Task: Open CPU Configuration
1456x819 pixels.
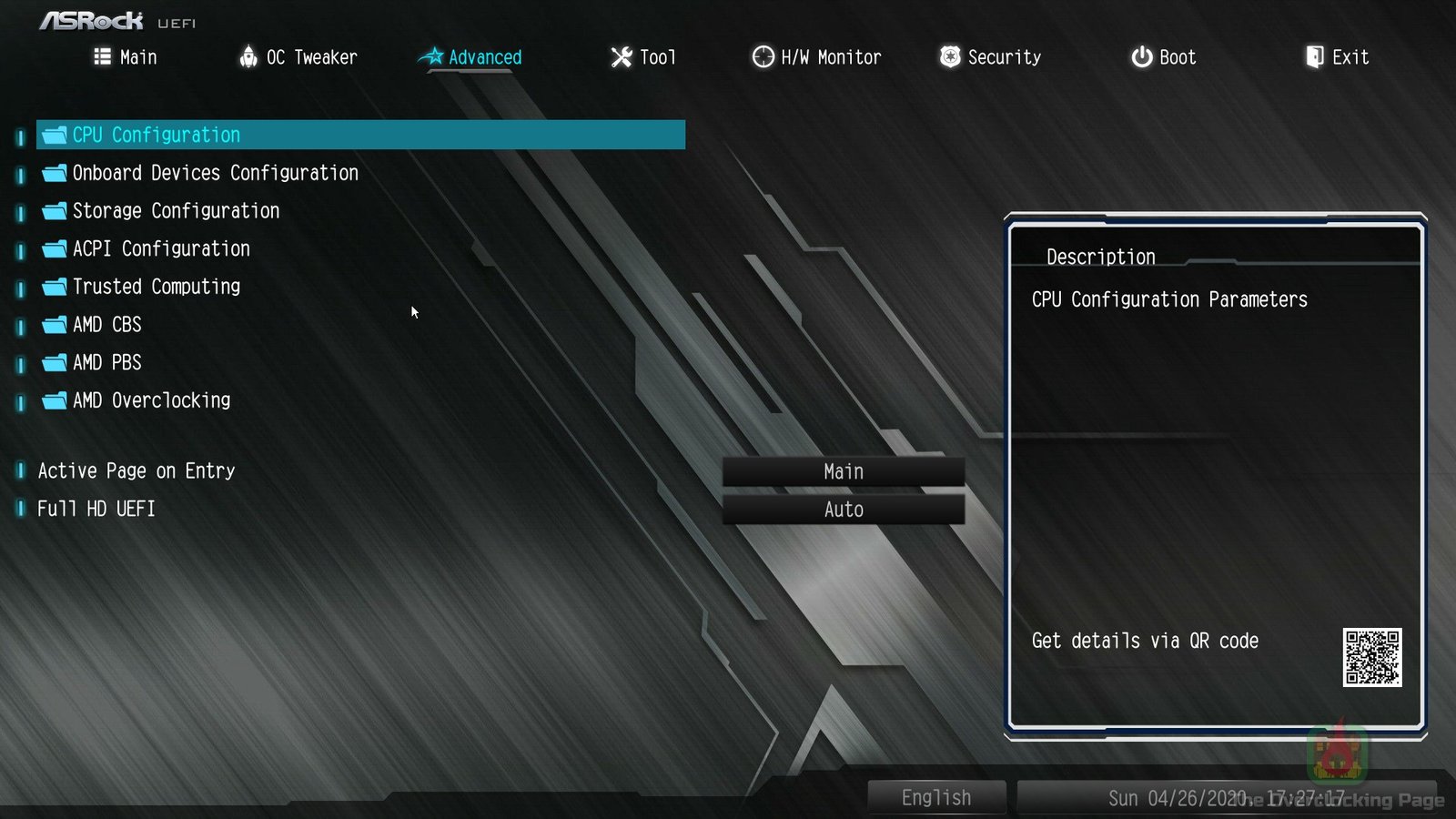Action: pyautogui.click(x=157, y=135)
